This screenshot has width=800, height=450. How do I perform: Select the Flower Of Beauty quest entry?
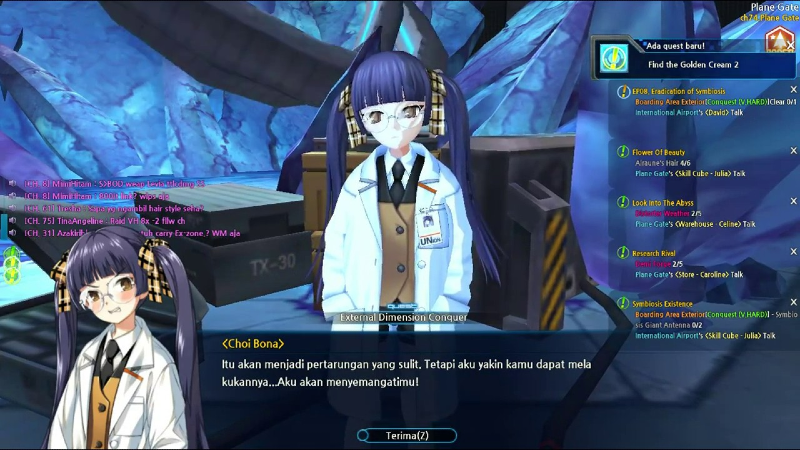click(x=659, y=152)
